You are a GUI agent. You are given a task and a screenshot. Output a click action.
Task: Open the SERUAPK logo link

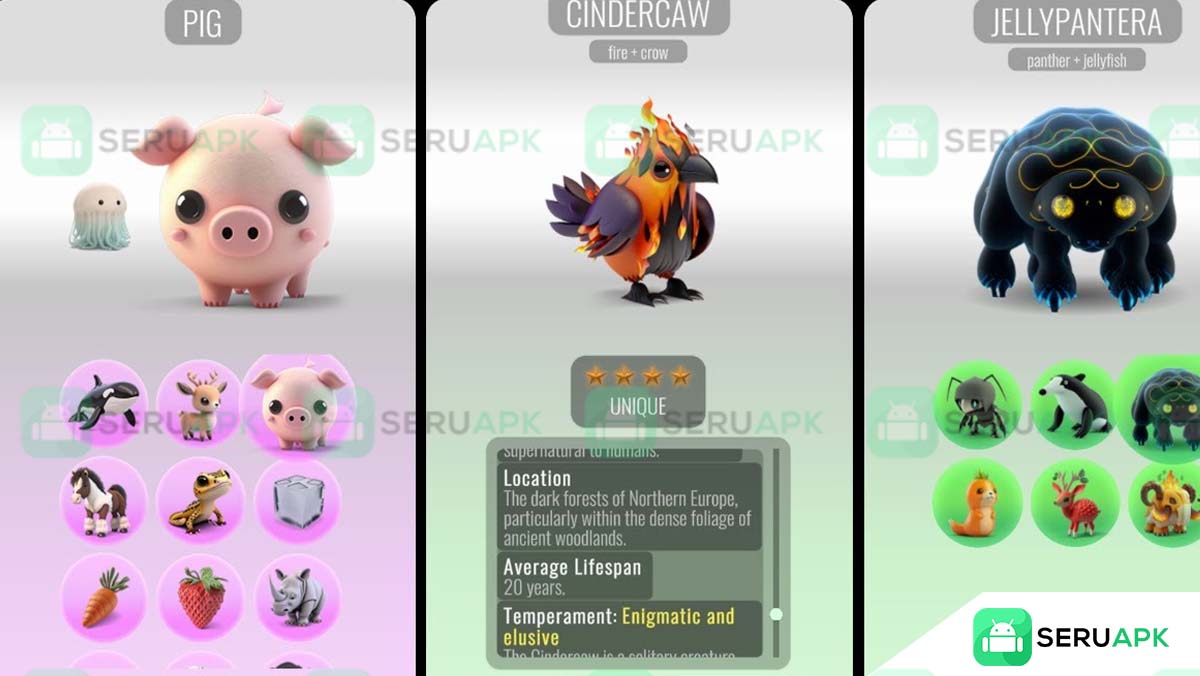point(1071,637)
